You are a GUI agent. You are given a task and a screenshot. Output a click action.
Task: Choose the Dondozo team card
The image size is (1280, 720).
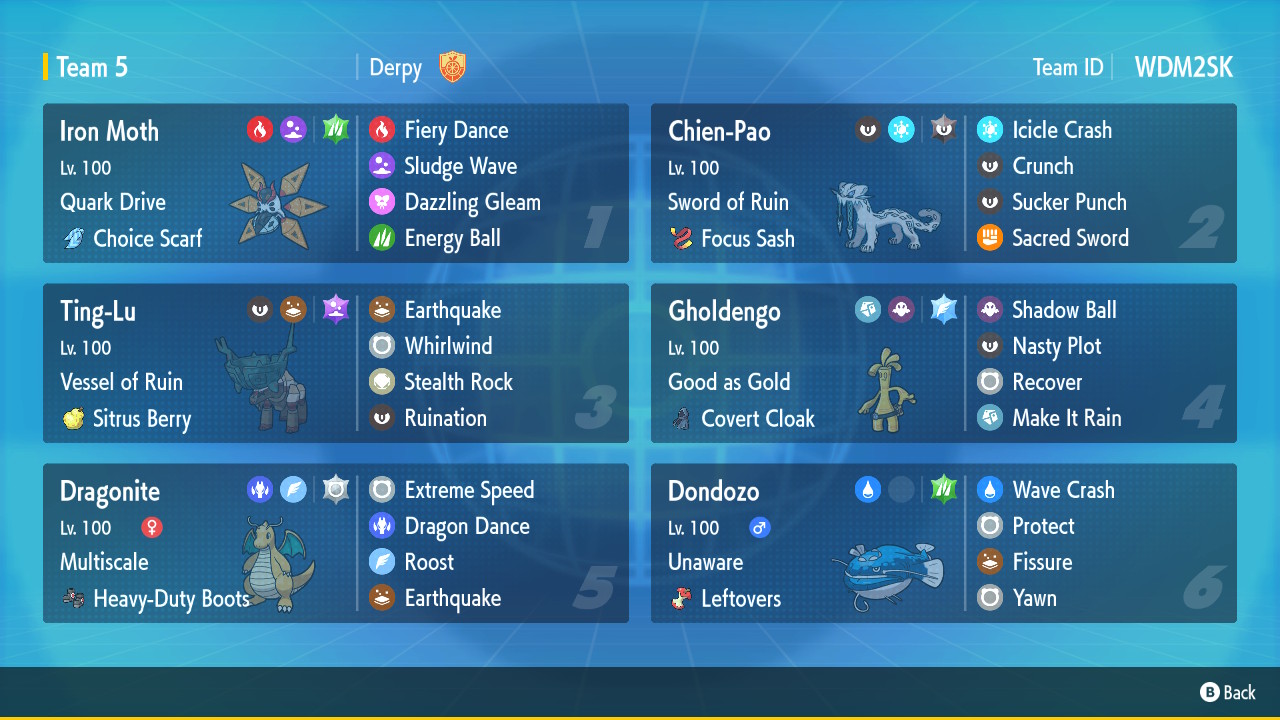(943, 543)
